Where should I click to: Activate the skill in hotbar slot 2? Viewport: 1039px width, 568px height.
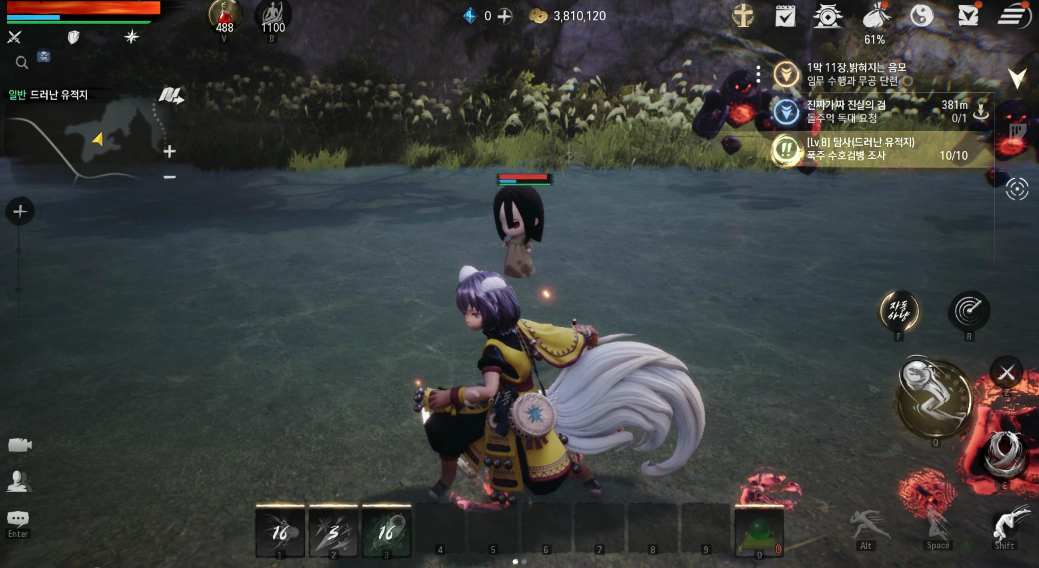[x=332, y=530]
